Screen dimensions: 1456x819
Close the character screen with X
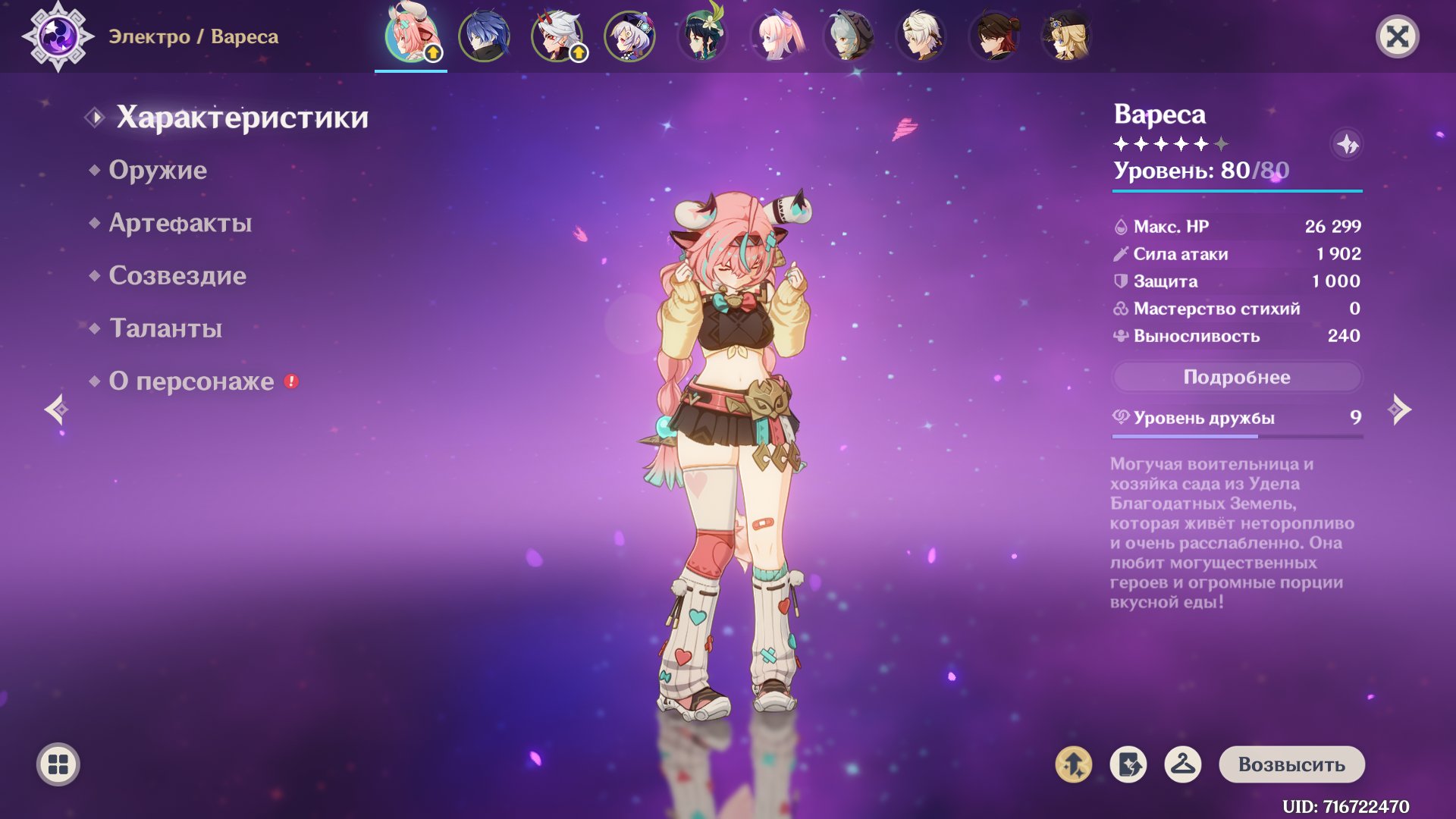point(1397,36)
